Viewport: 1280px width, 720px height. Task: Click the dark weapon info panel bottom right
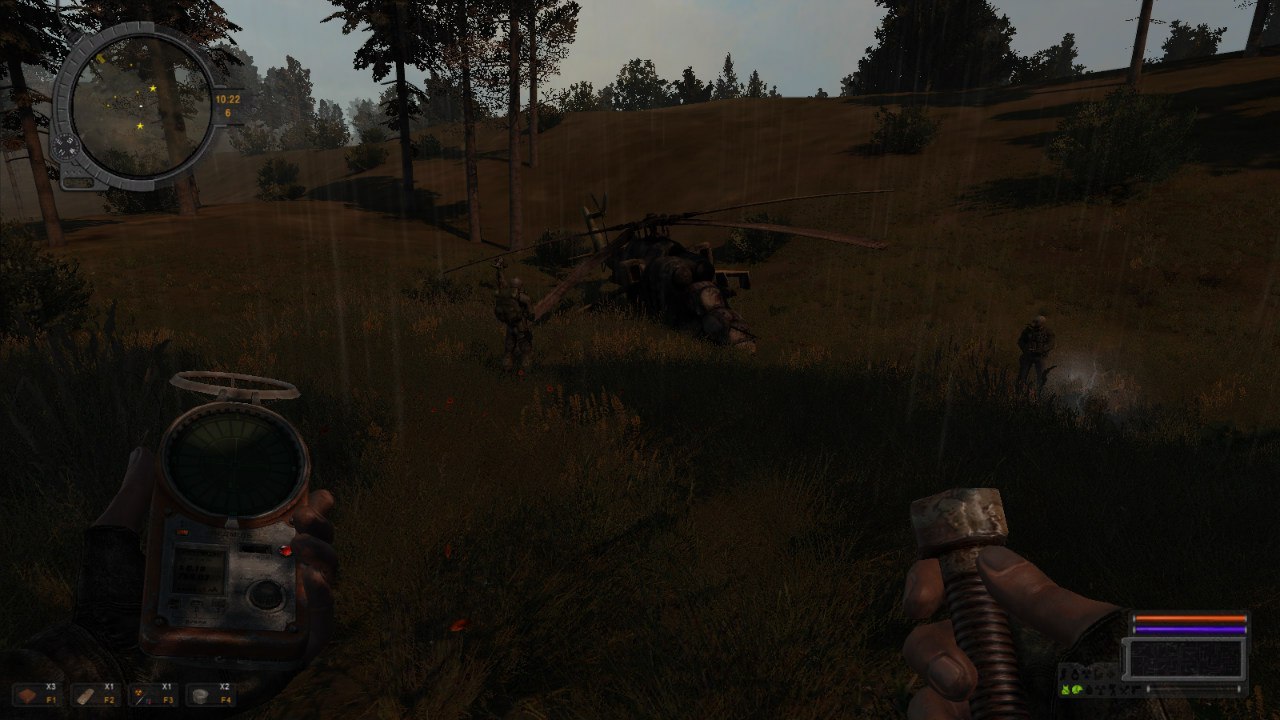(x=1185, y=657)
